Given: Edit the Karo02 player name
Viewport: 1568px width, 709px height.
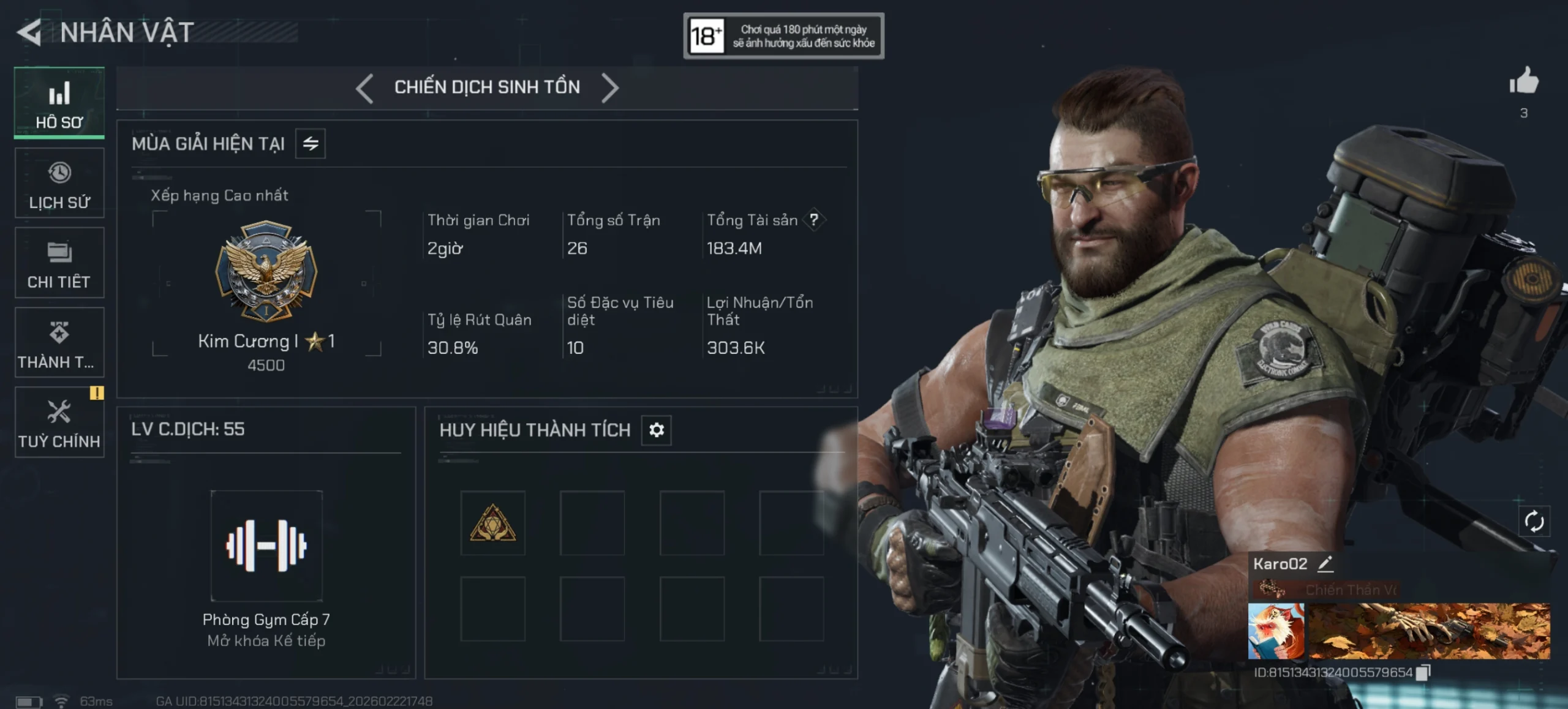Looking at the screenshot, I should pos(1325,564).
